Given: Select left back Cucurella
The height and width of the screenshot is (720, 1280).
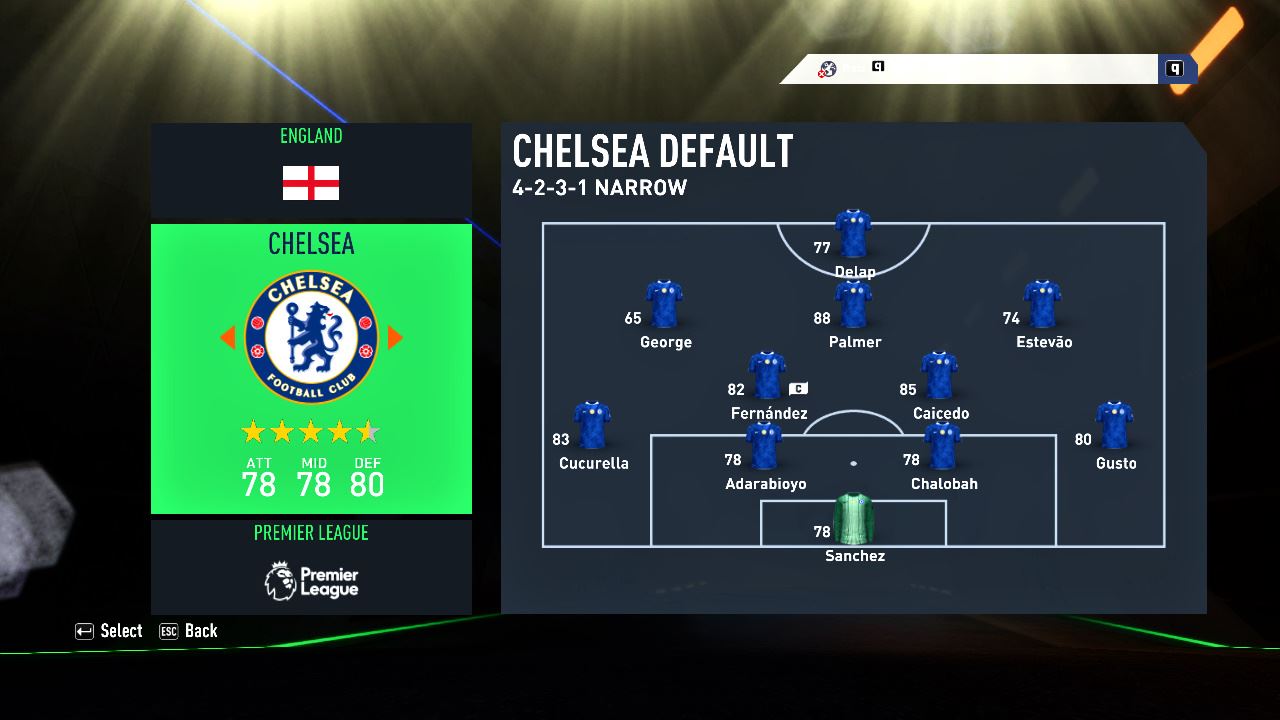Looking at the screenshot, I should [592, 427].
